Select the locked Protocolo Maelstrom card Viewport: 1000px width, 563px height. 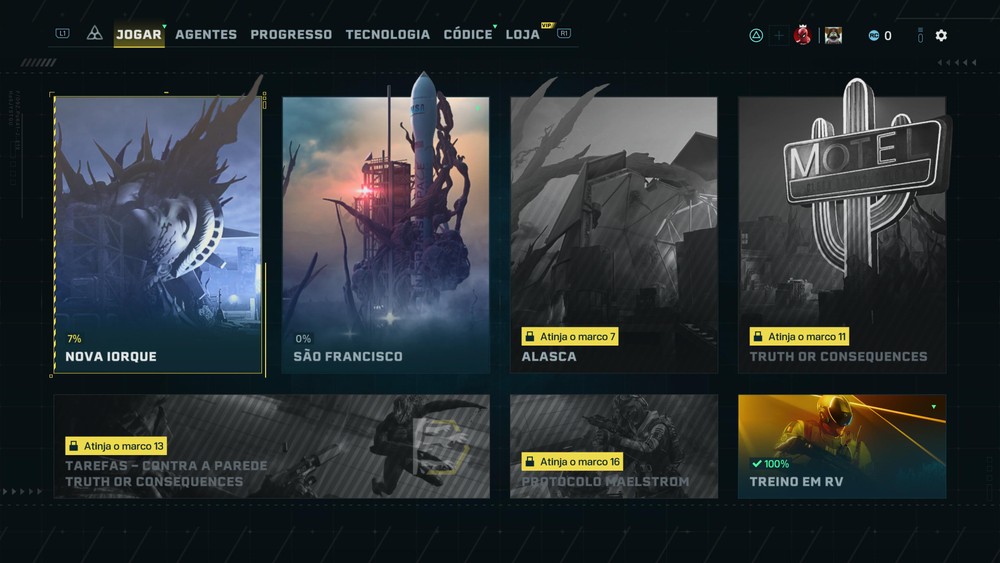614,446
